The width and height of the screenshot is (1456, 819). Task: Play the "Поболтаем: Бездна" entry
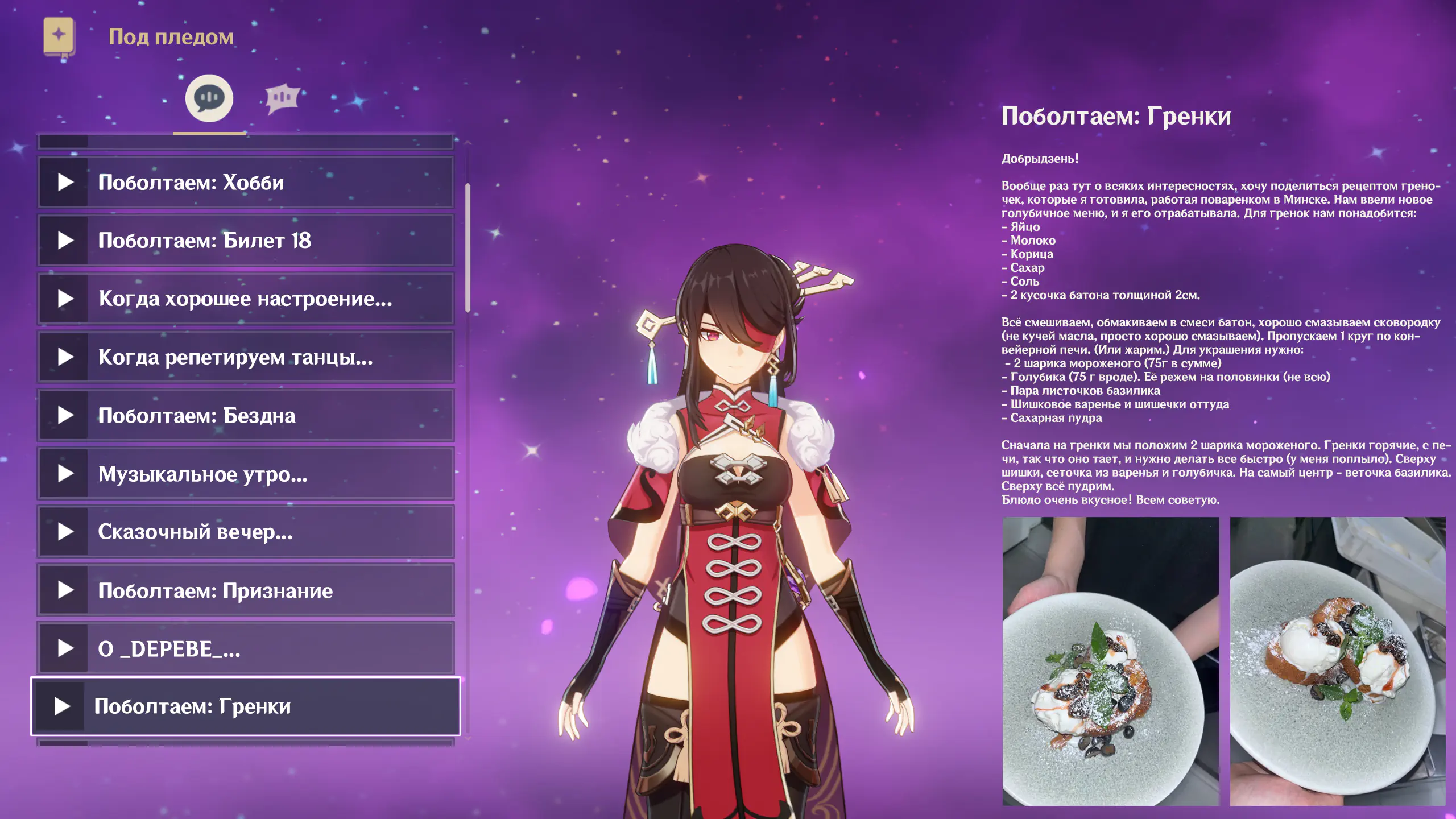246,416
